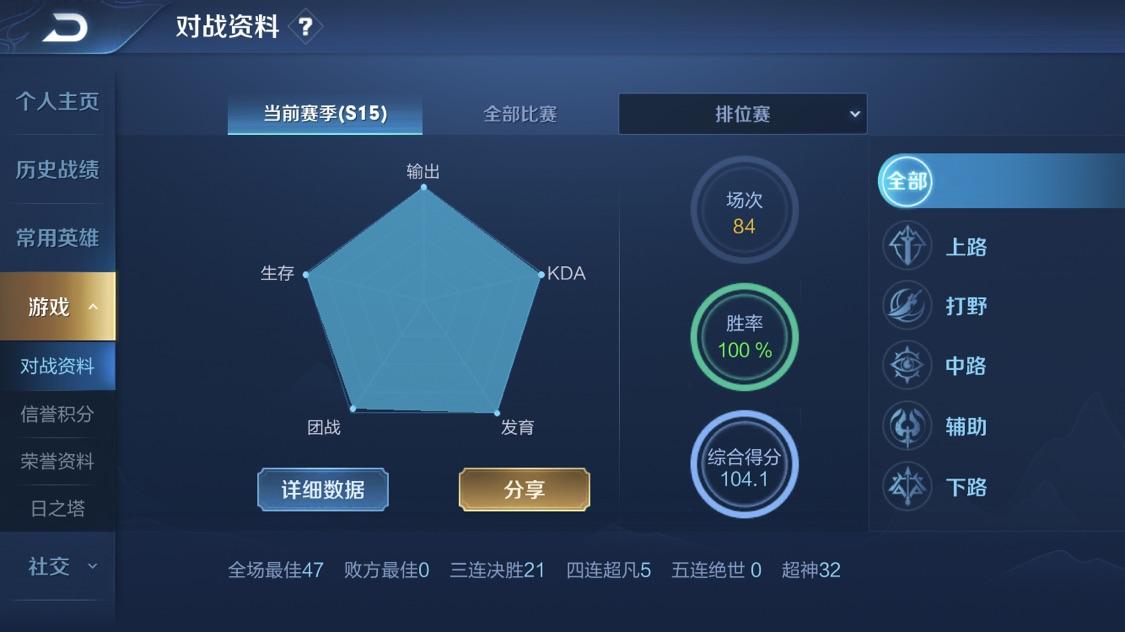Image resolution: width=1125 pixels, height=632 pixels.
Task: Switch to 全部比赛 all matches tab
Action: coord(520,114)
